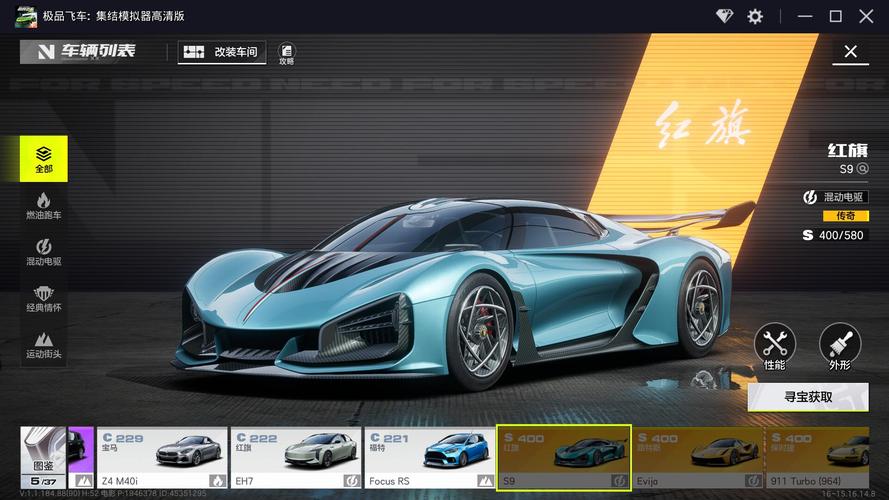The image size is (889, 500).
Task: Open the 性能 performance tuning
Action: click(774, 347)
